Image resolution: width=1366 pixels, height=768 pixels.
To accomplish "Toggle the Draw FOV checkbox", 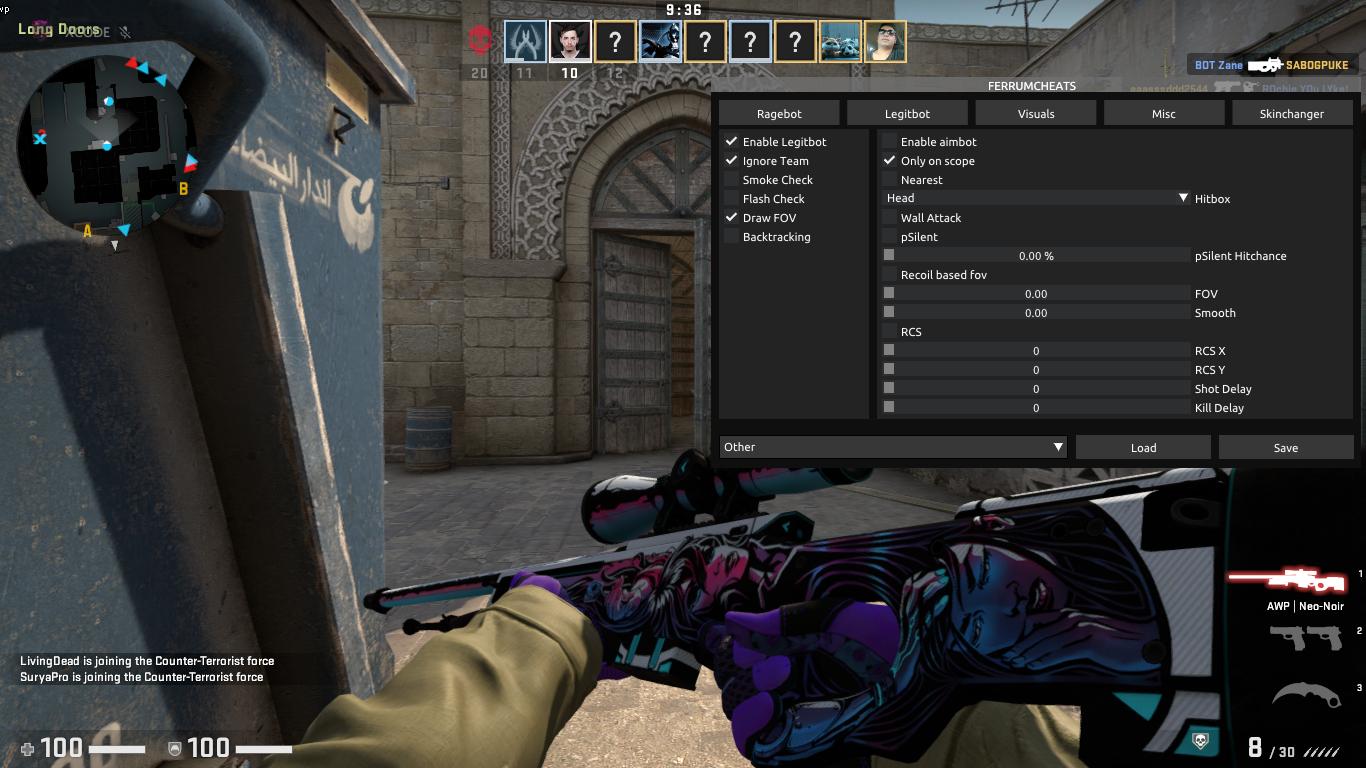I will coord(732,218).
